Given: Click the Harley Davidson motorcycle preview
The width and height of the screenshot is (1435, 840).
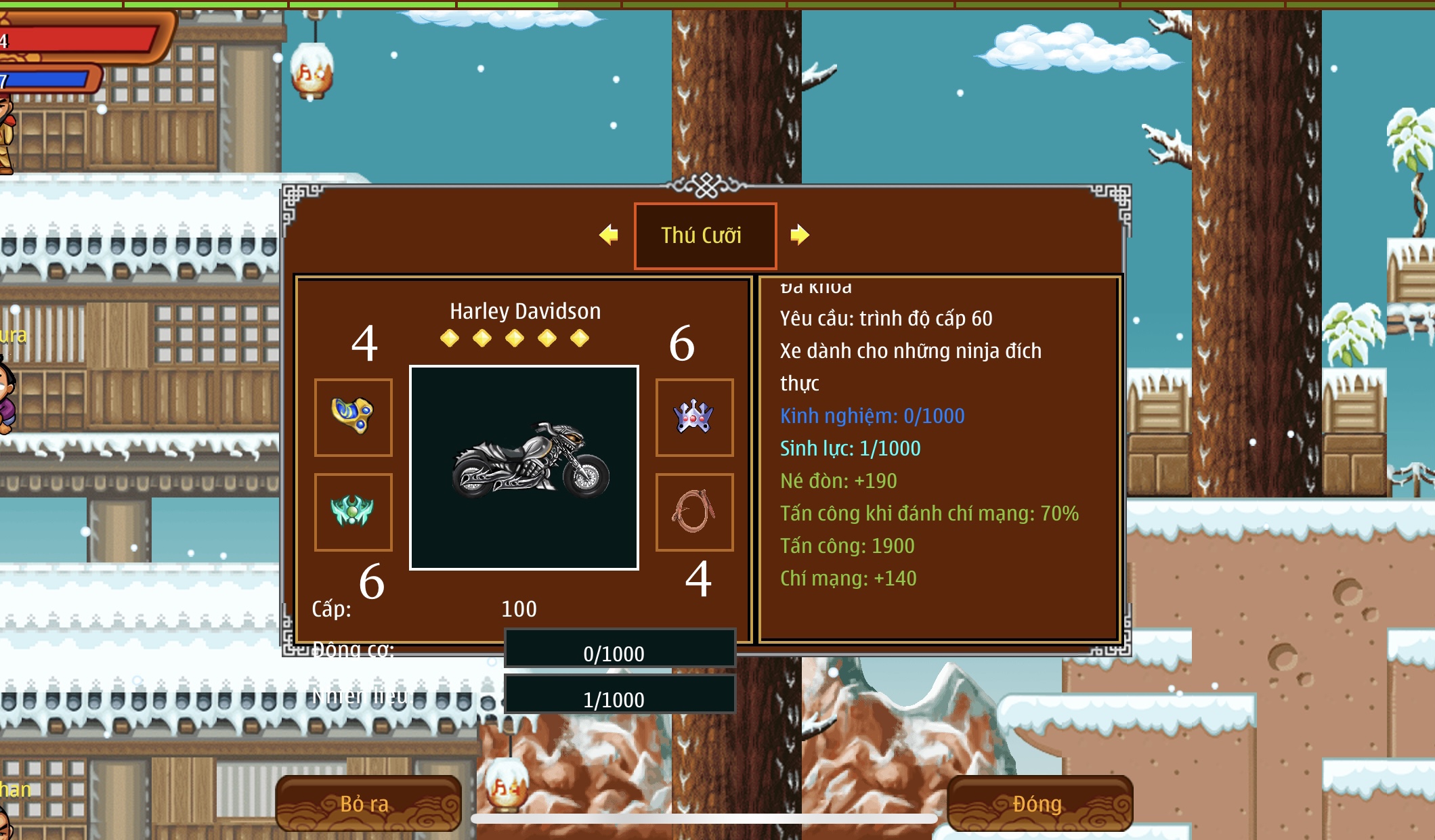Looking at the screenshot, I should pyautogui.click(x=524, y=468).
